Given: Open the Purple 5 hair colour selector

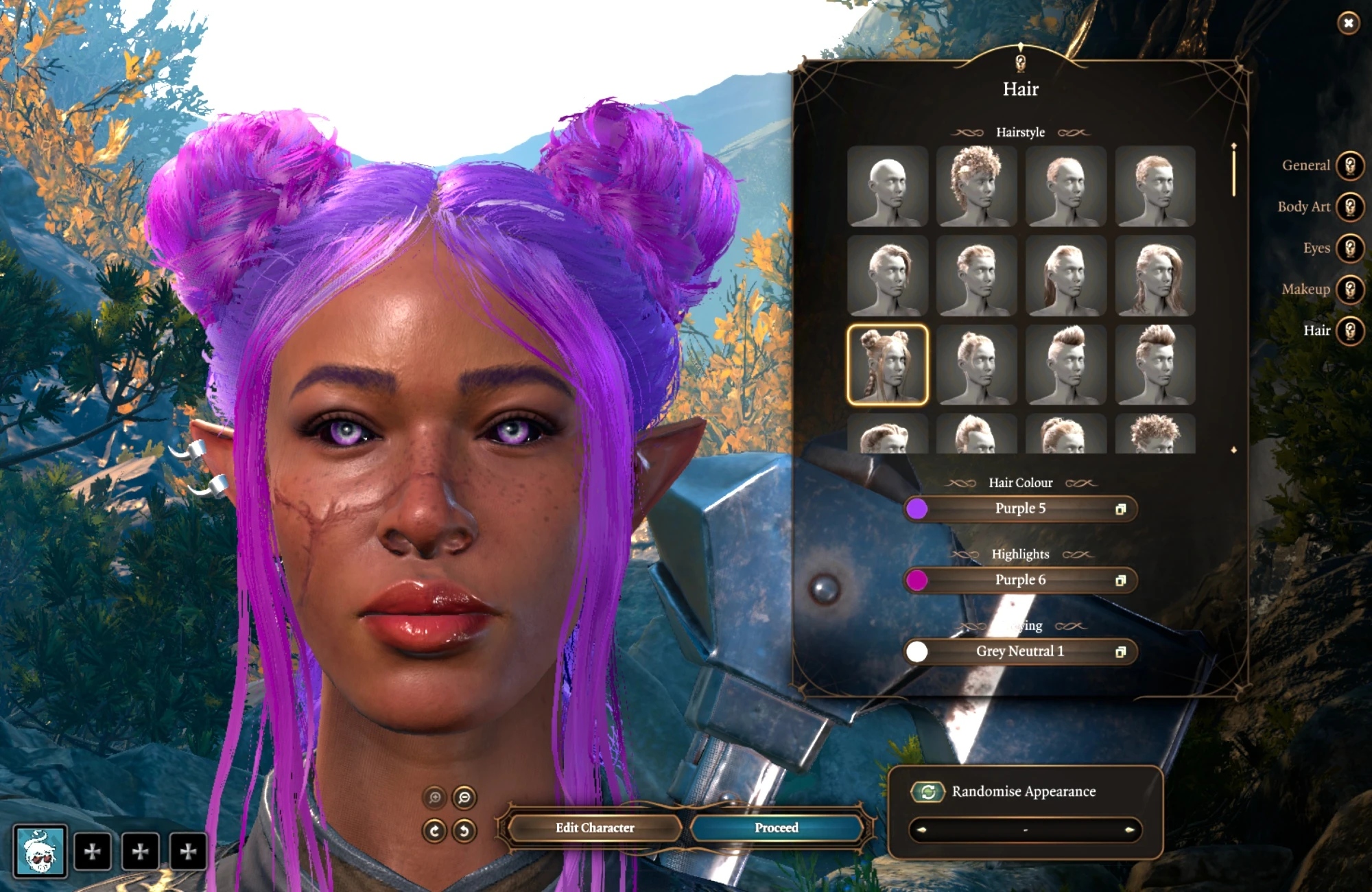Looking at the screenshot, I should 1020,508.
